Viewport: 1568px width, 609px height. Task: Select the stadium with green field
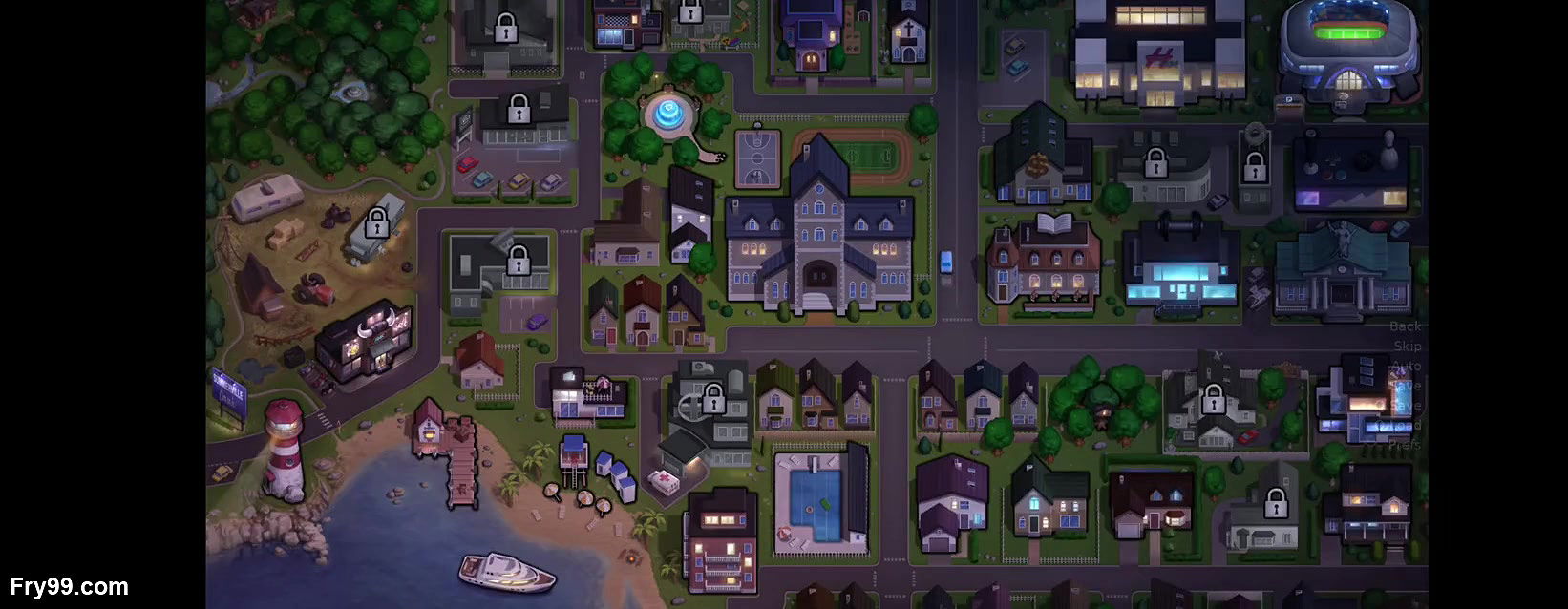1347,48
